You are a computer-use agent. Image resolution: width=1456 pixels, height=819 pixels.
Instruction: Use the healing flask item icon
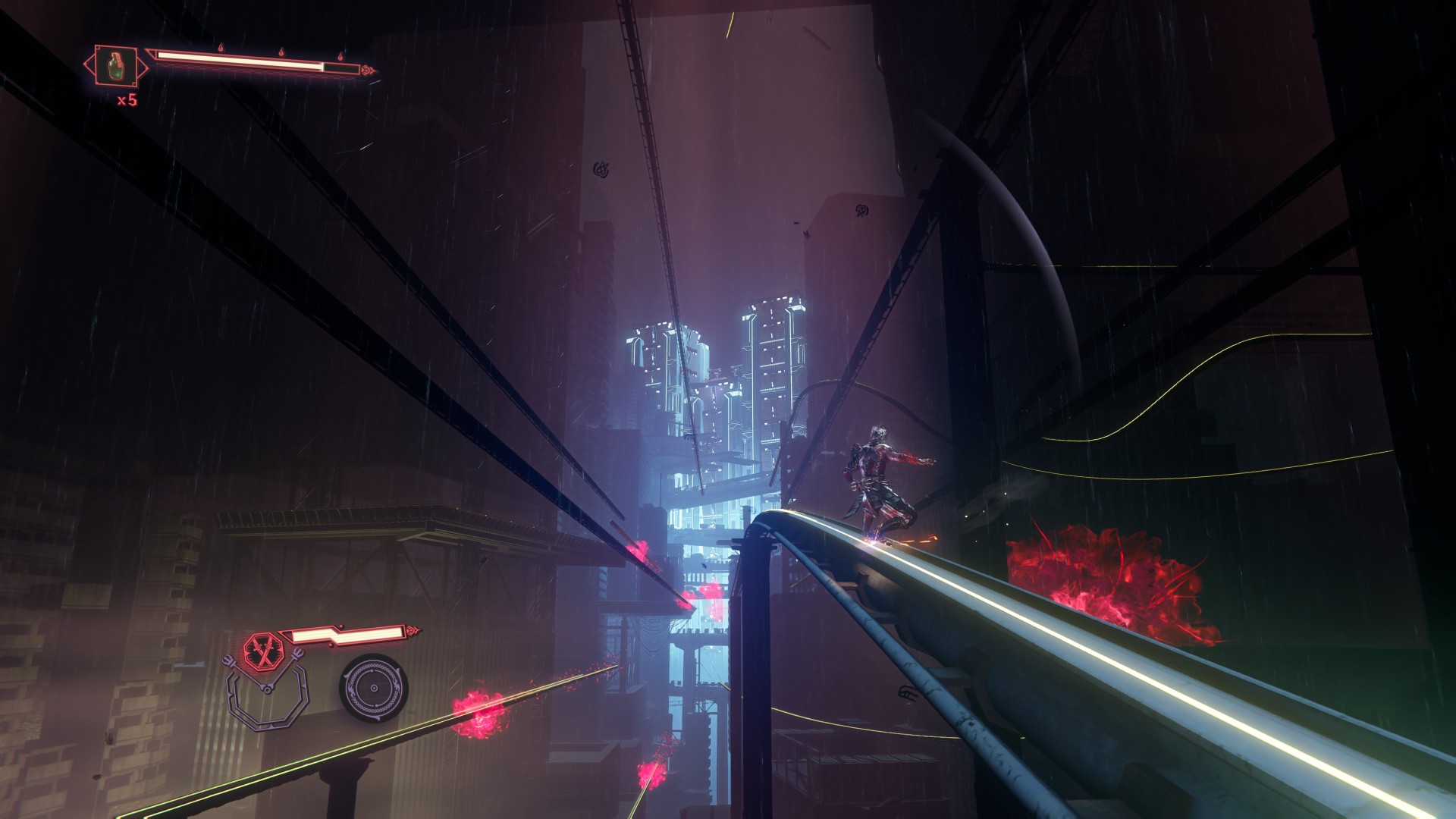[x=115, y=64]
